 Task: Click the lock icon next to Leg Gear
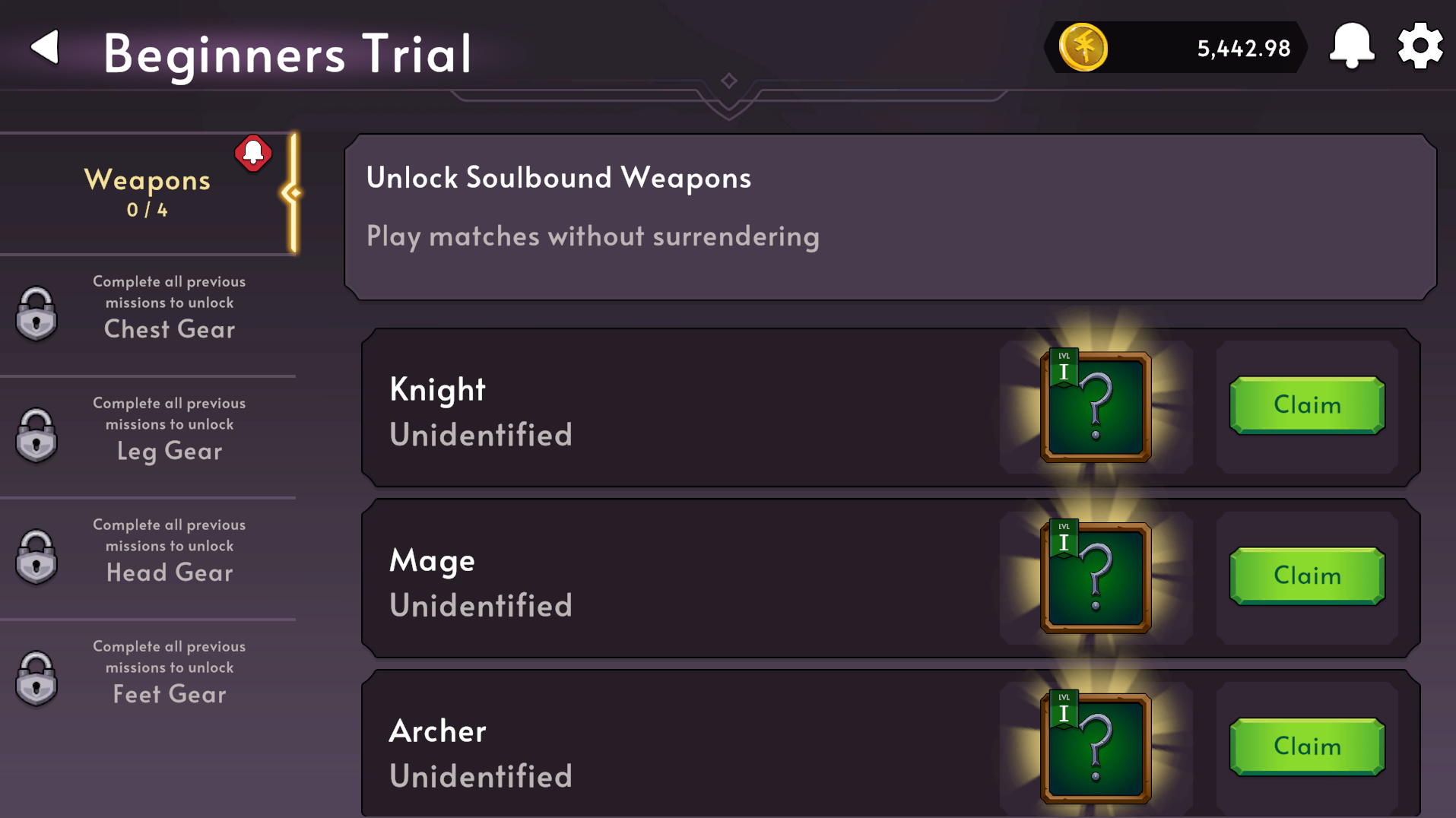pos(36,435)
